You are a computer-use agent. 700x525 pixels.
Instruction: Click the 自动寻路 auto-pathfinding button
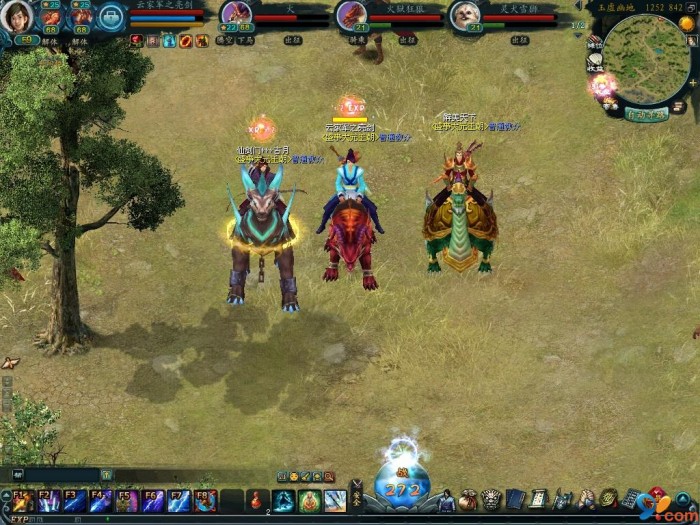pyautogui.click(x=646, y=114)
